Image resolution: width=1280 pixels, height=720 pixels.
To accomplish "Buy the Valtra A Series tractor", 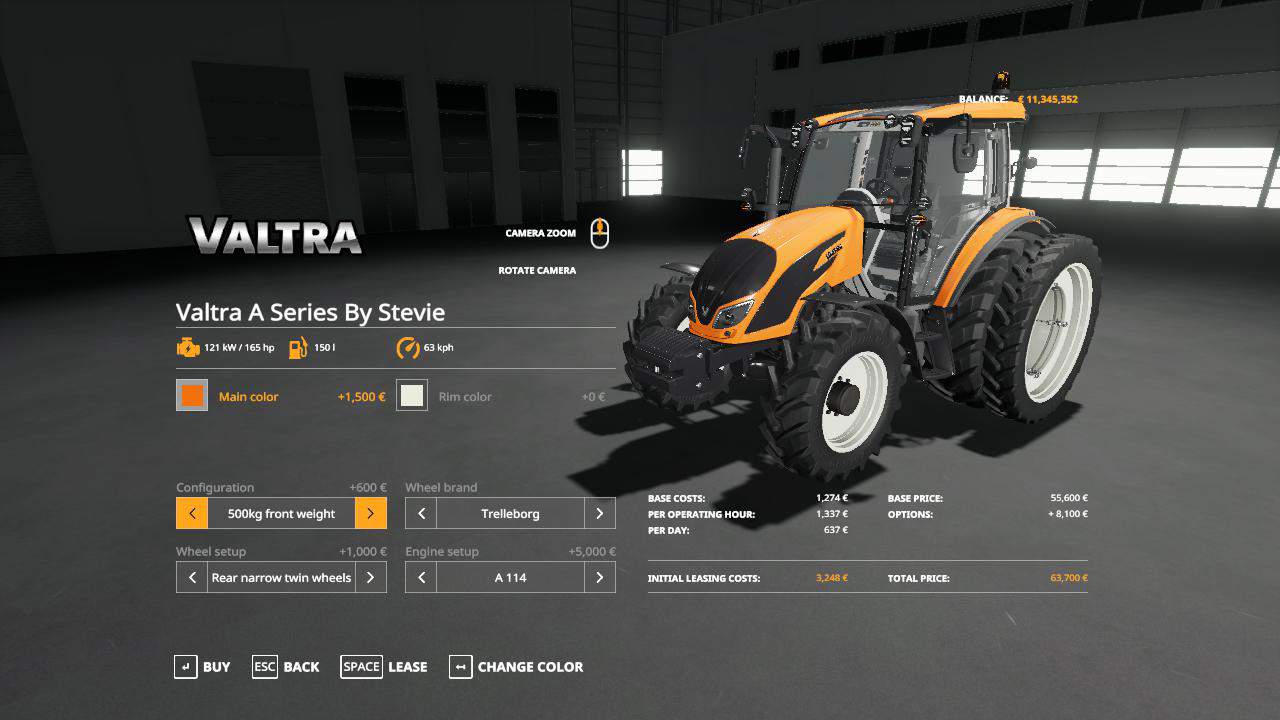I will (202, 667).
